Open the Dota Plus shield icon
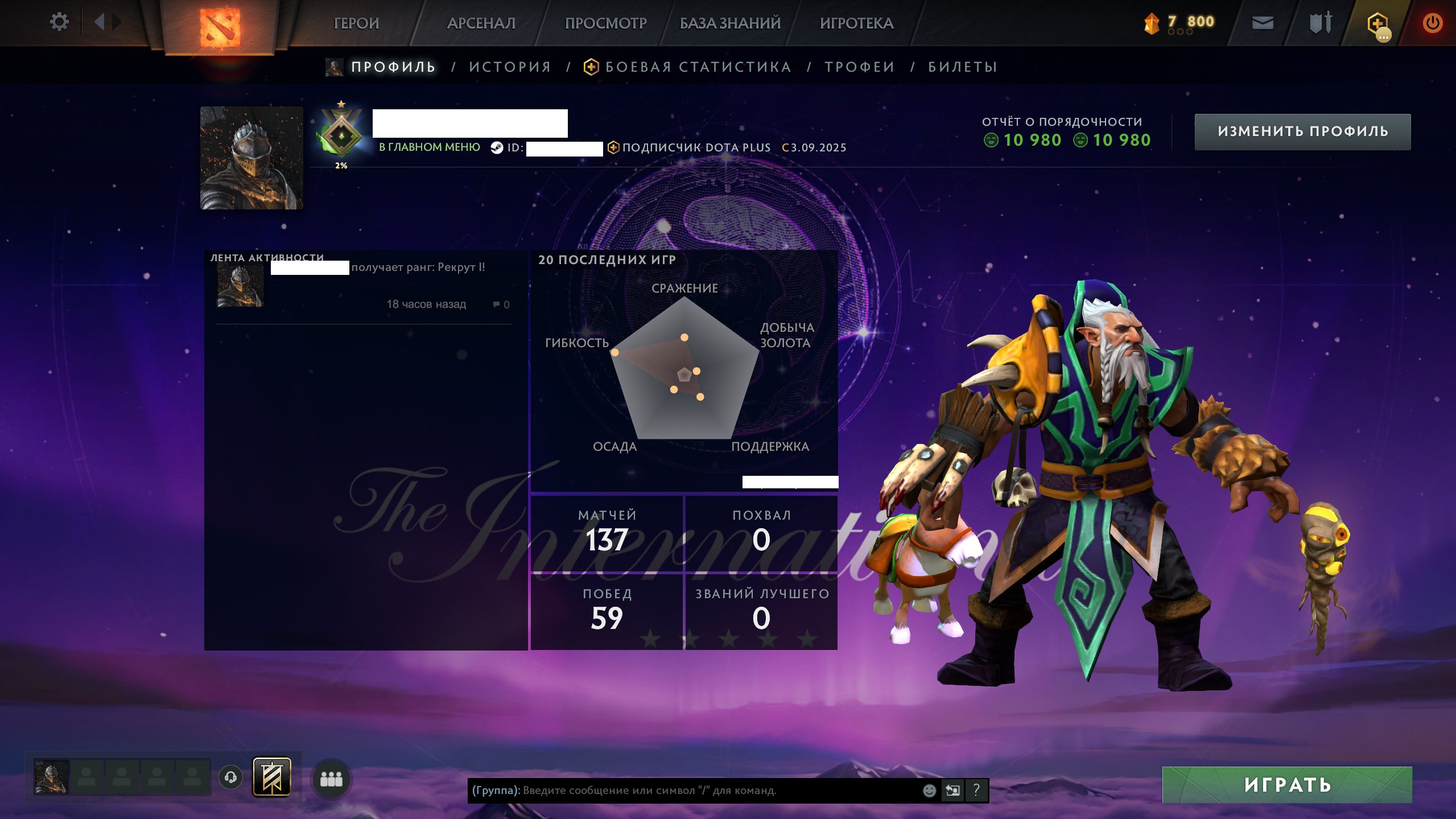Screen dimensions: 1456x819 coord(1377,24)
